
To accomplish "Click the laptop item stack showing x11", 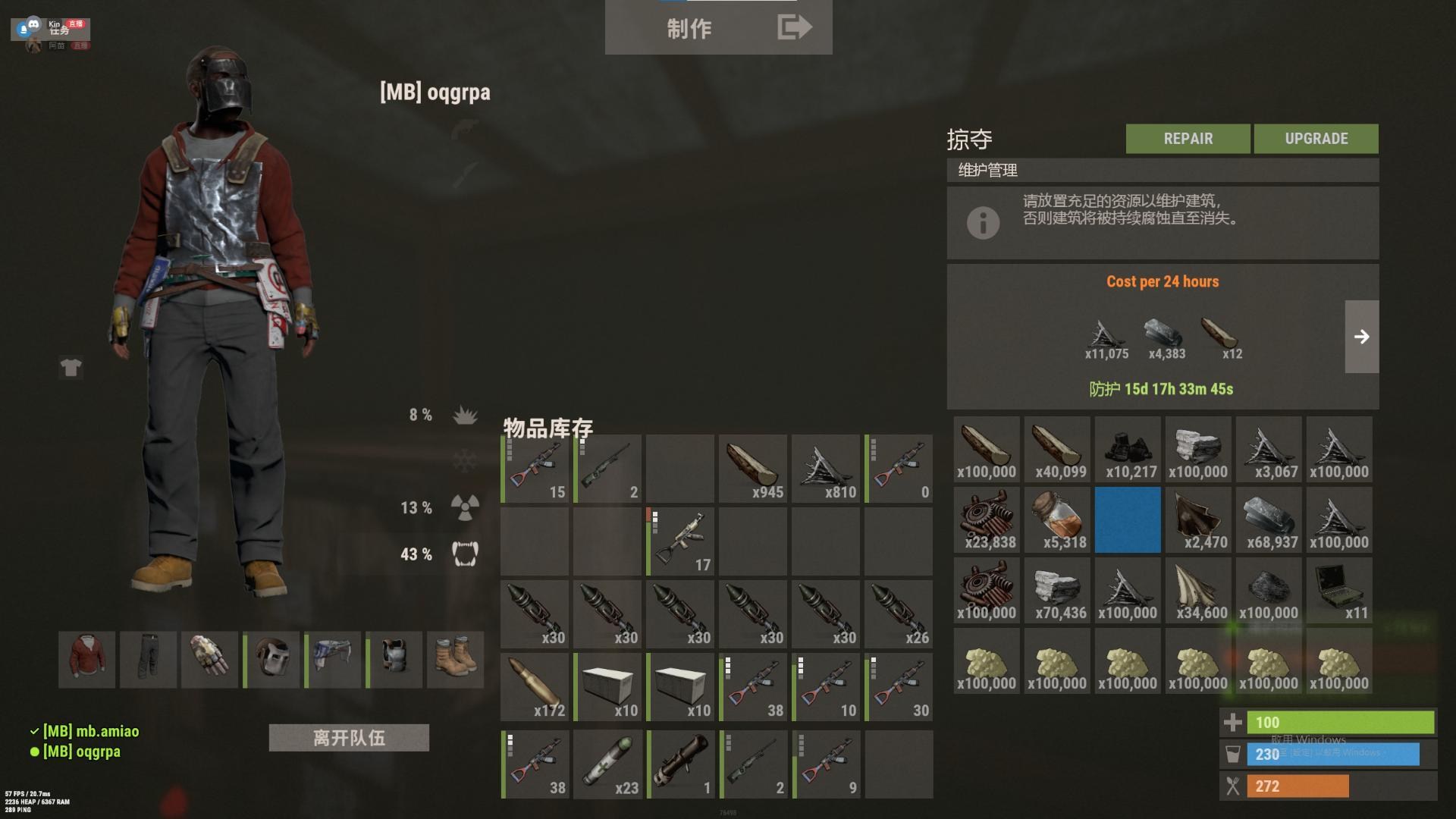I will [x=1338, y=591].
